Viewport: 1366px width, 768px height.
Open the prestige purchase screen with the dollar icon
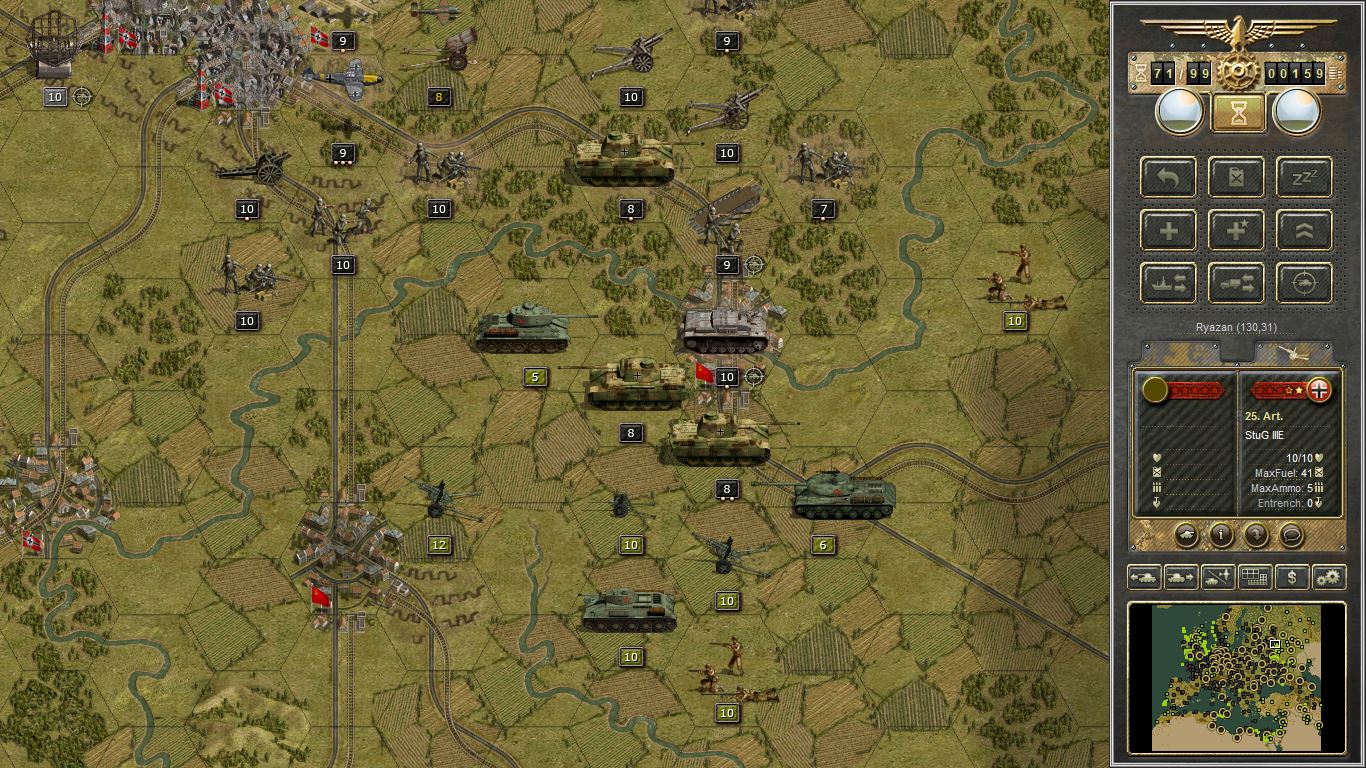click(x=1291, y=577)
